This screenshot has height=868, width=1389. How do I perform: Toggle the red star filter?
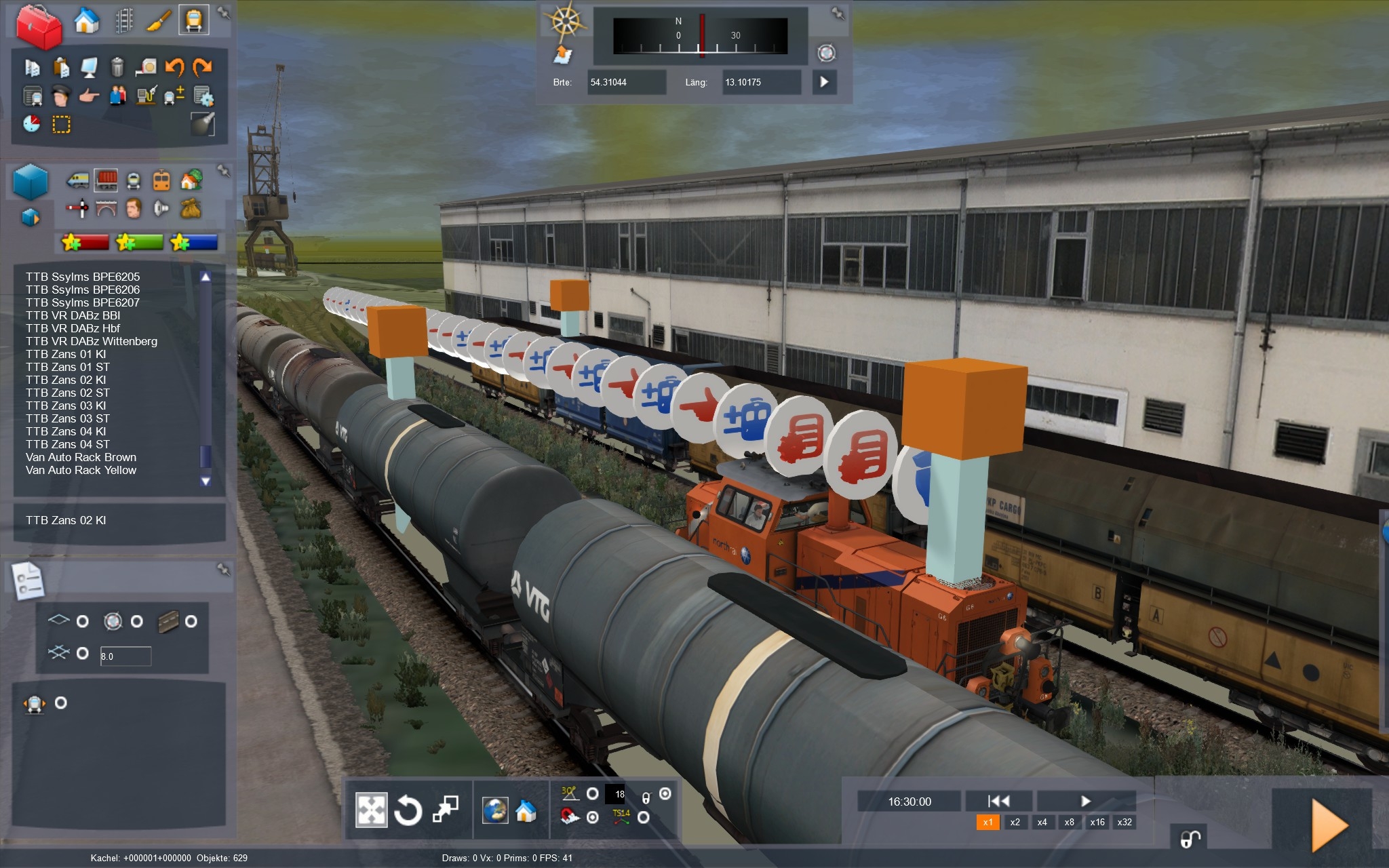(x=85, y=242)
